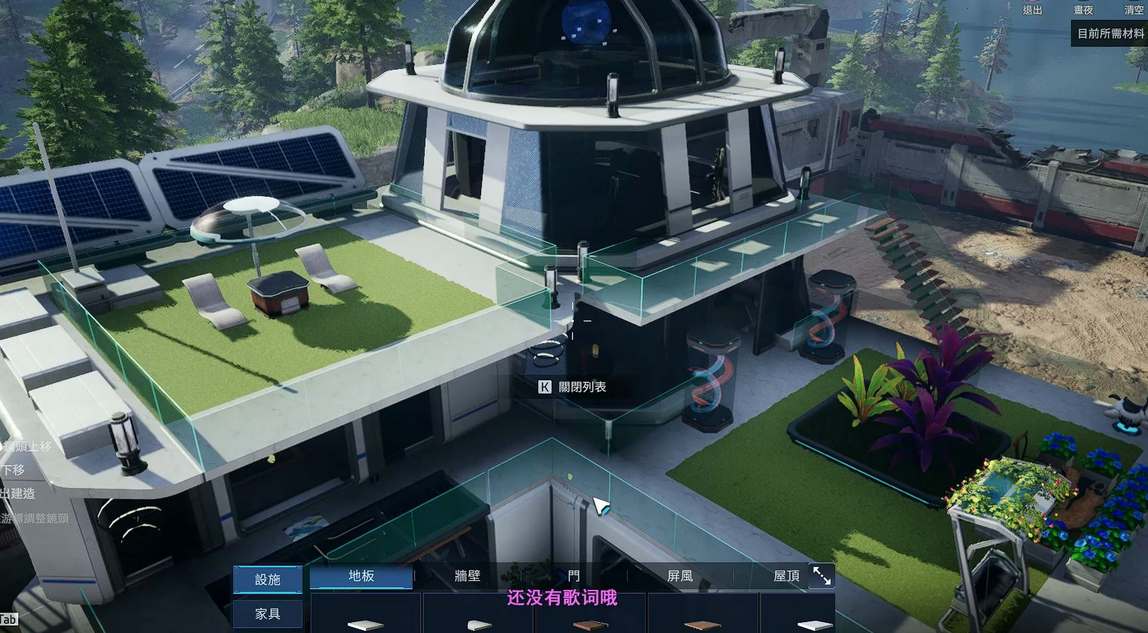Switch to the 地板 floor tab

[361, 576]
